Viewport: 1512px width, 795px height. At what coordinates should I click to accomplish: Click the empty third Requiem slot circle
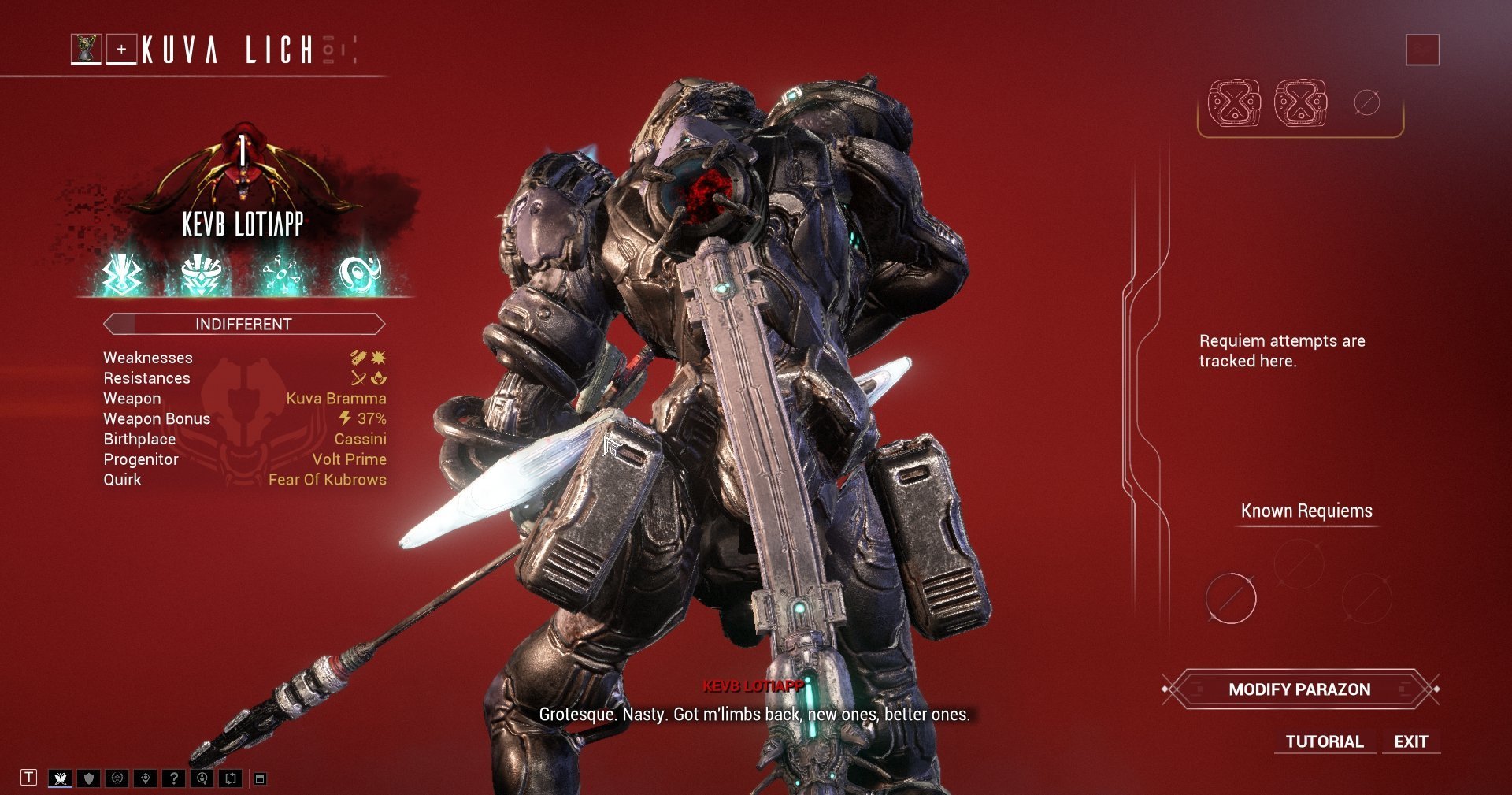(x=1369, y=101)
